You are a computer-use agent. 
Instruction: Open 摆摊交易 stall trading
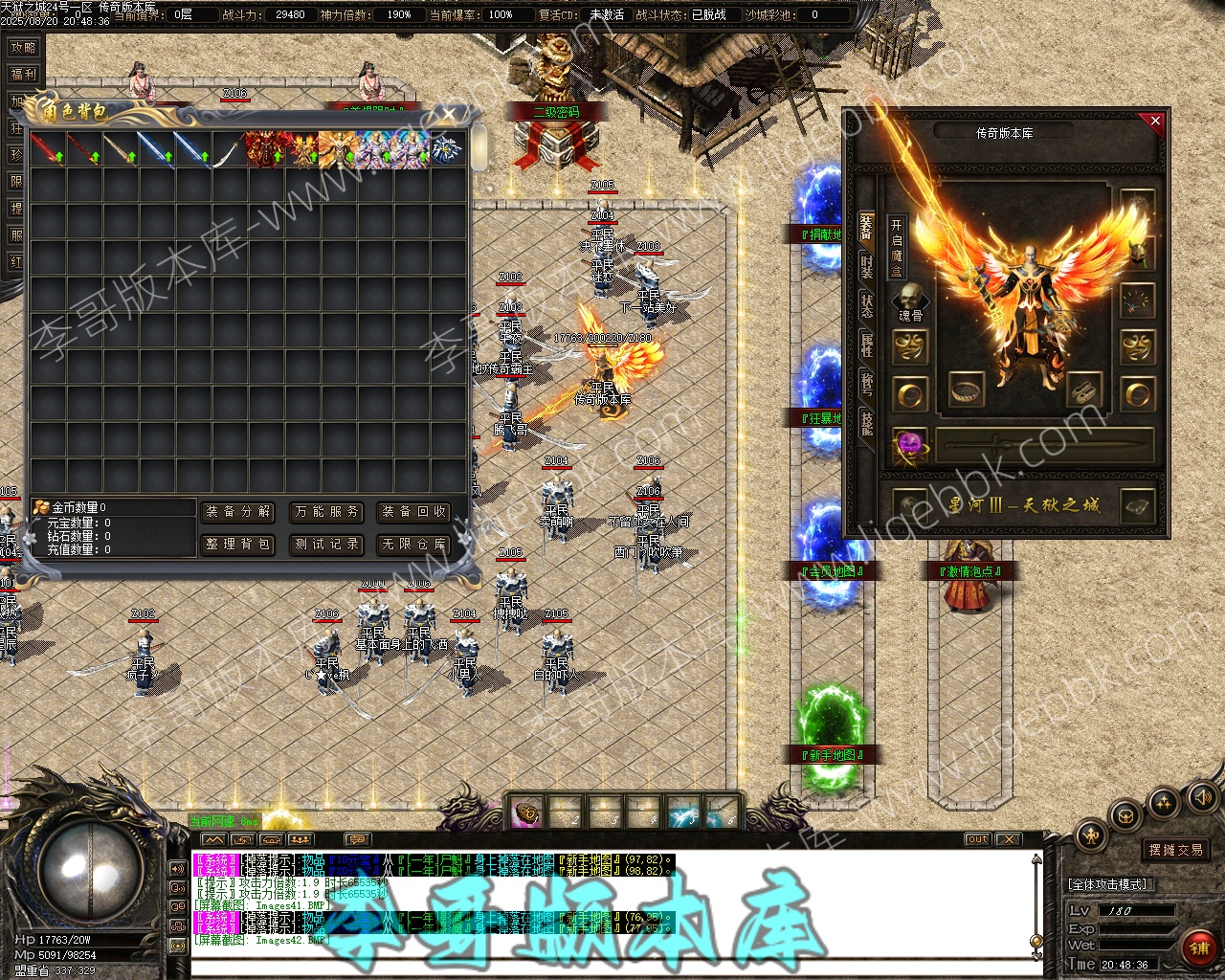coord(1176,850)
